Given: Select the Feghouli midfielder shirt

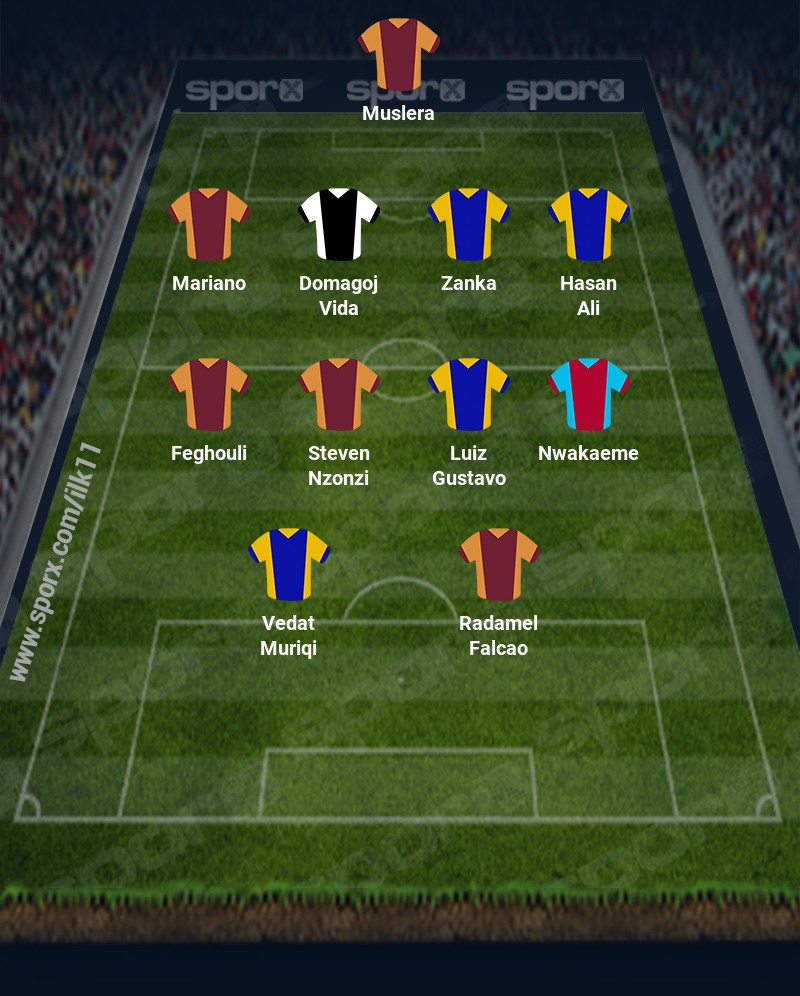Looking at the screenshot, I should click(209, 394).
